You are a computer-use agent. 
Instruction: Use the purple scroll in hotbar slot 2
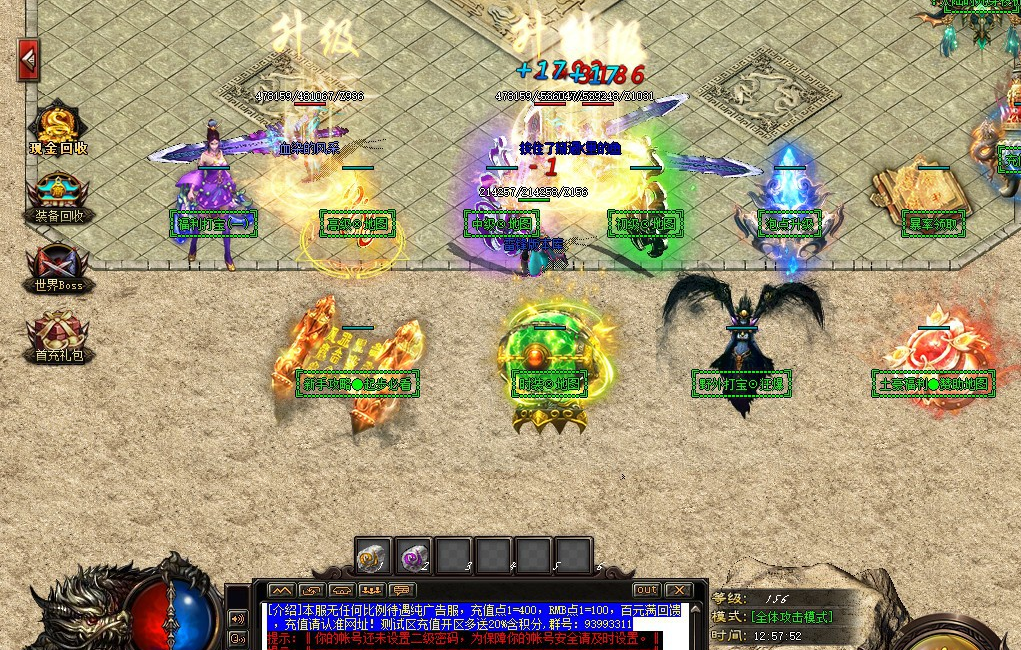tap(413, 556)
